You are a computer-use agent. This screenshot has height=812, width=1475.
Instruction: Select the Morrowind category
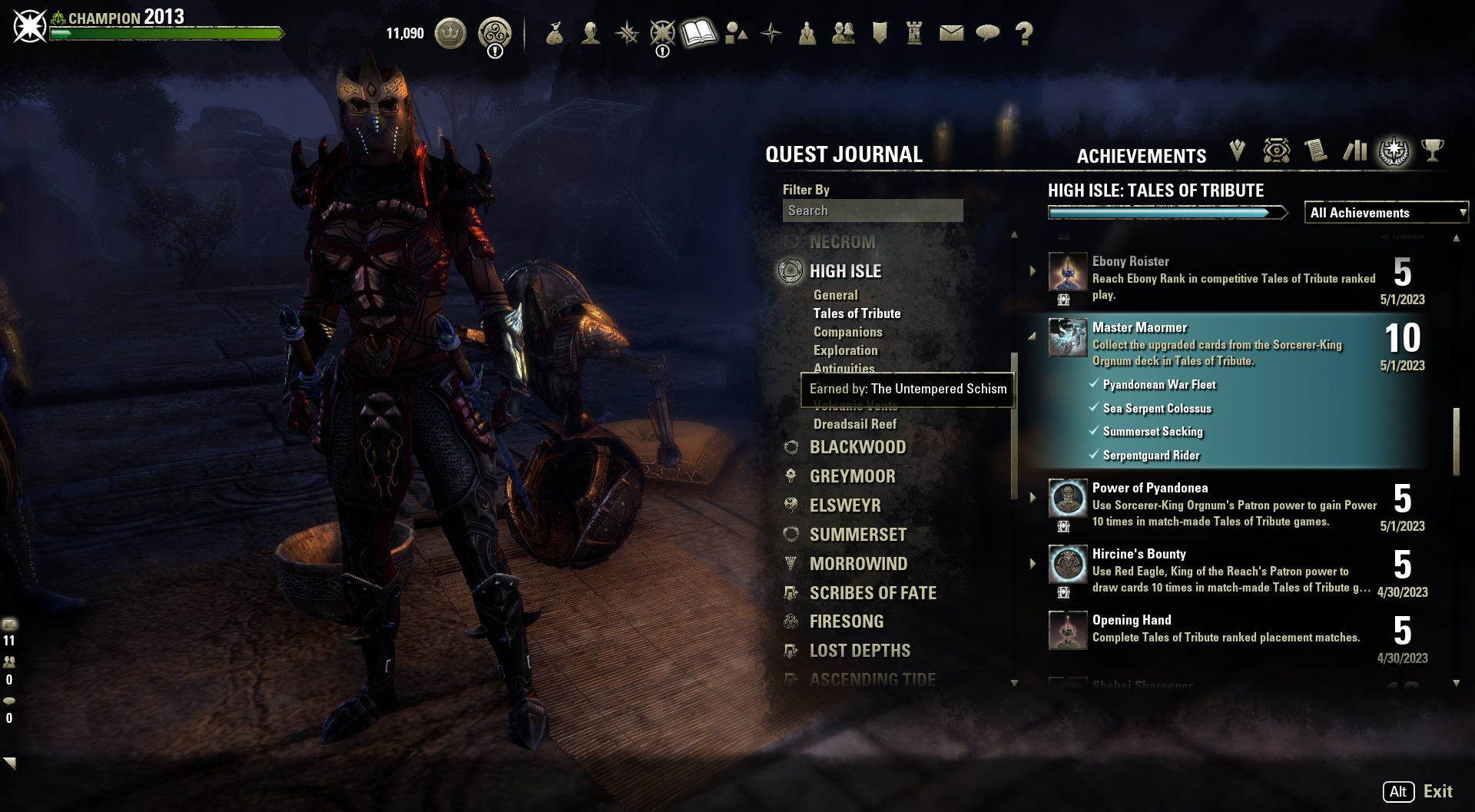pyautogui.click(x=858, y=564)
